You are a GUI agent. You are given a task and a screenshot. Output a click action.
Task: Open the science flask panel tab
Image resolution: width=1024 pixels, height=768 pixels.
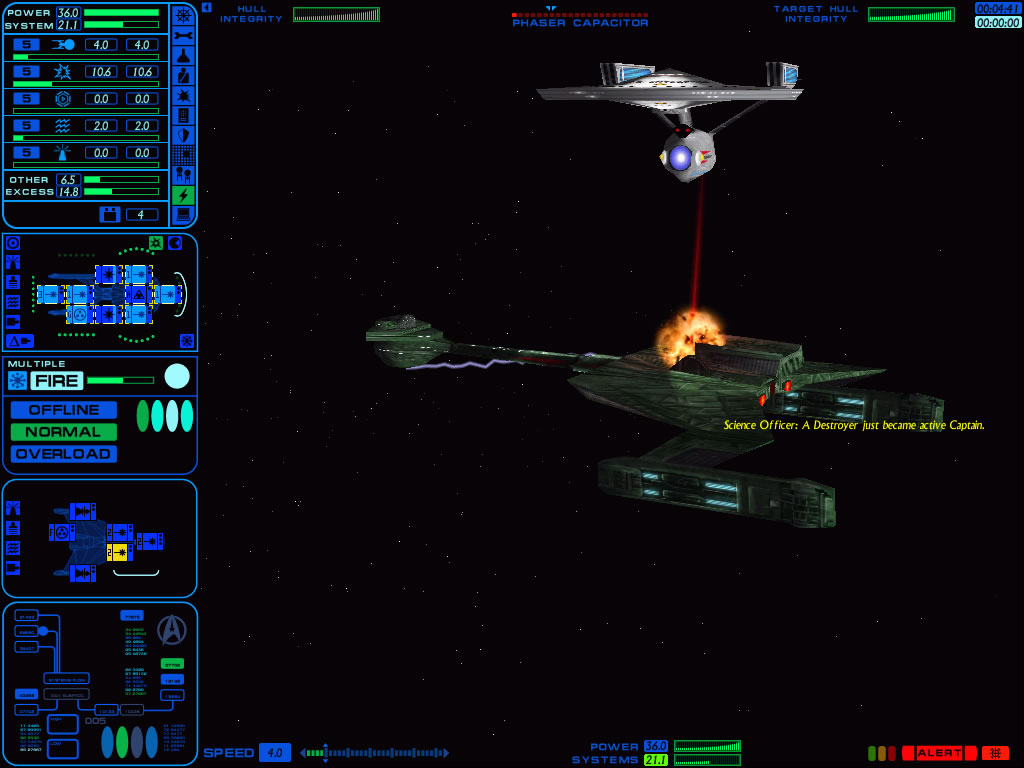[183, 55]
